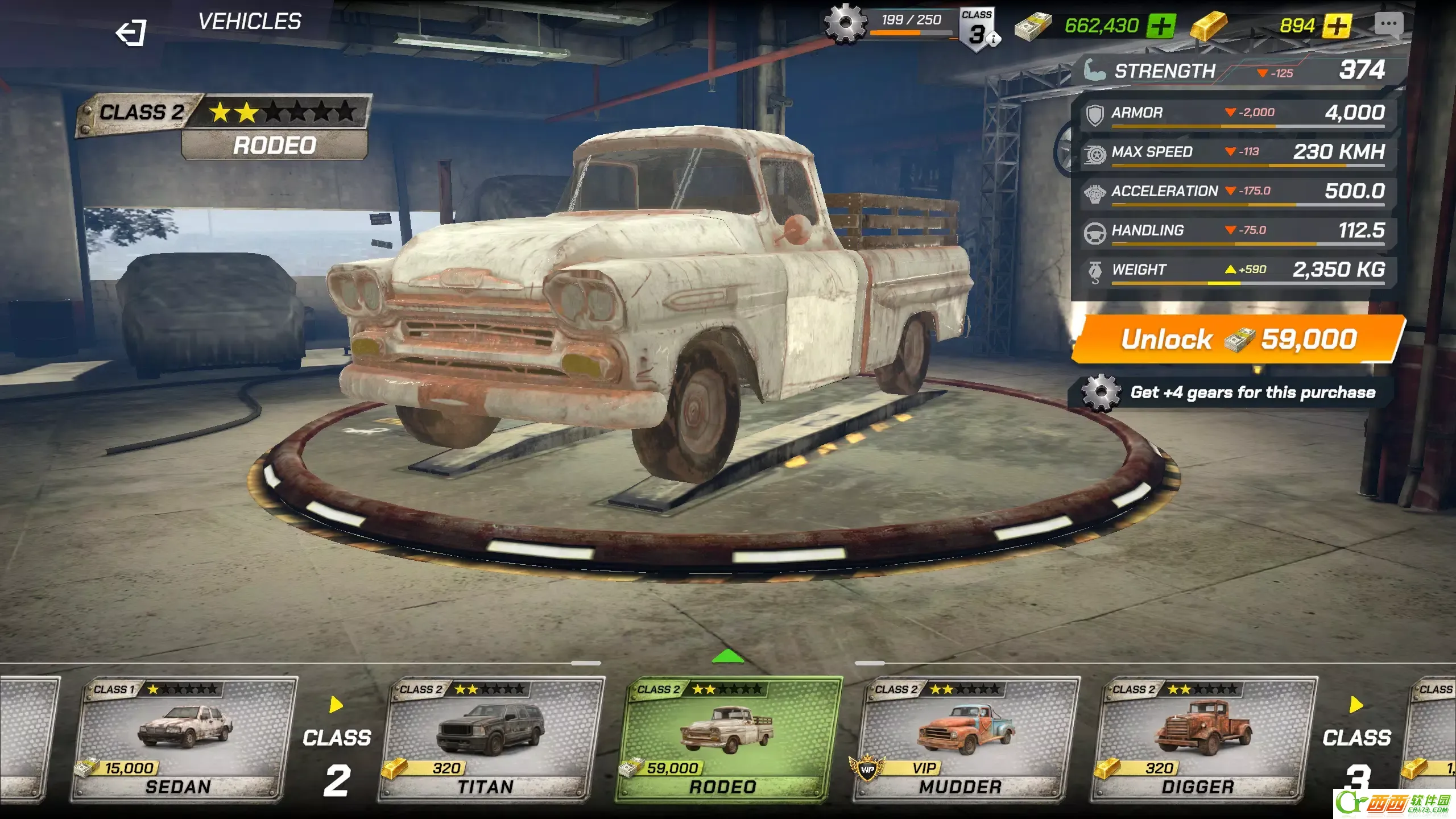Open the gears progress counter
The width and height of the screenshot is (1456, 819).
(887, 24)
